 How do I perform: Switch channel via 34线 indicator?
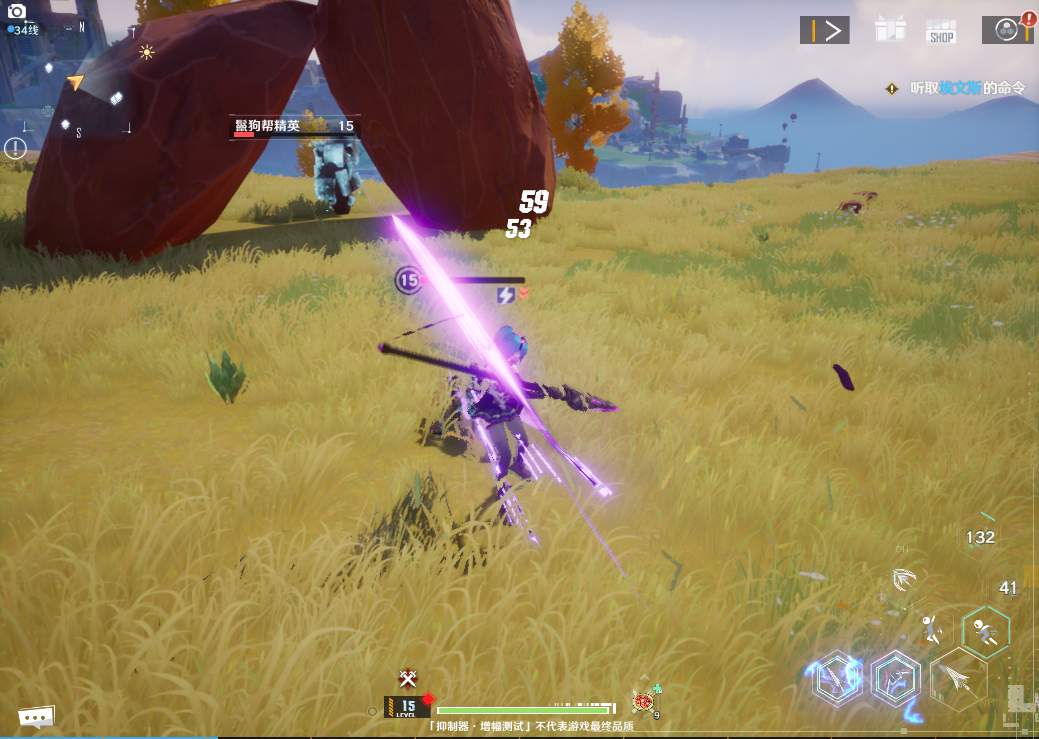pos(24,30)
